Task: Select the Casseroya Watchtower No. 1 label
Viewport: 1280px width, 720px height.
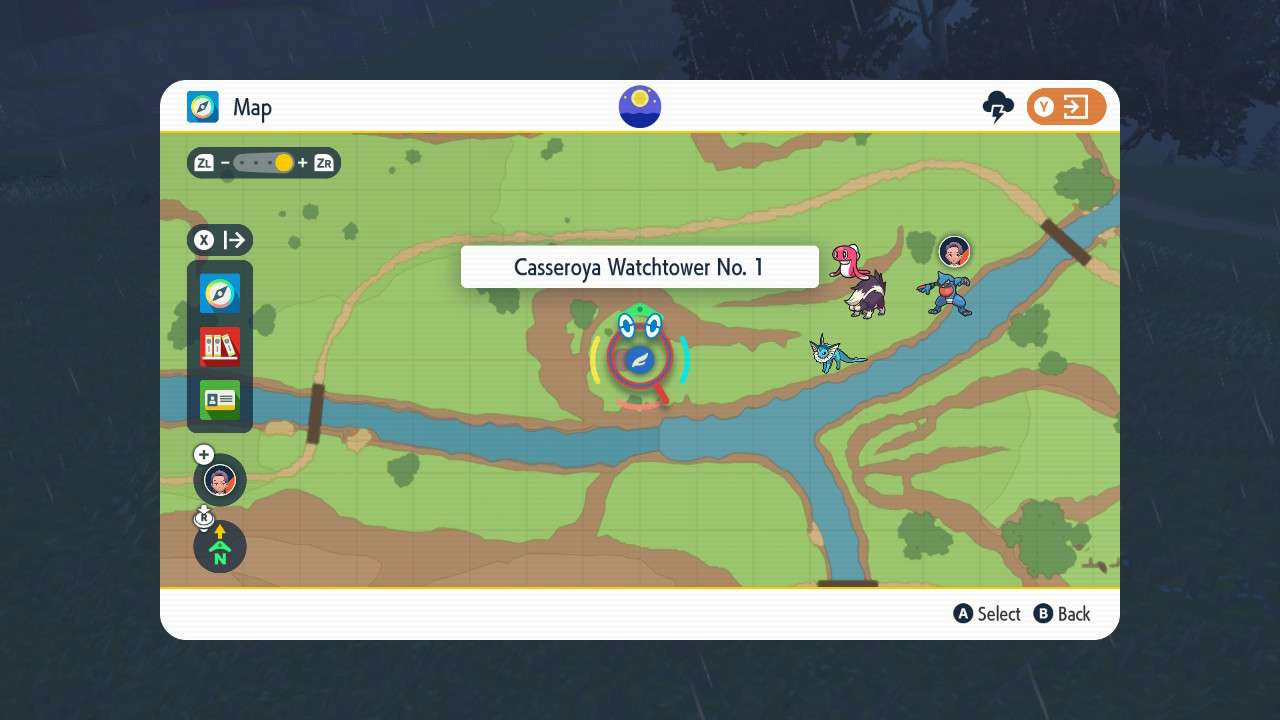Action: tap(639, 266)
